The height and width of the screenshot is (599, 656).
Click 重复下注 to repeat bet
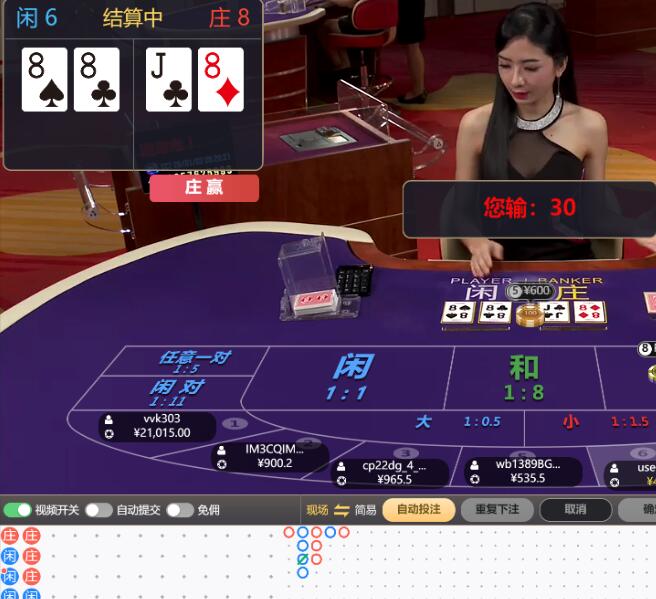tap(497, 510)
